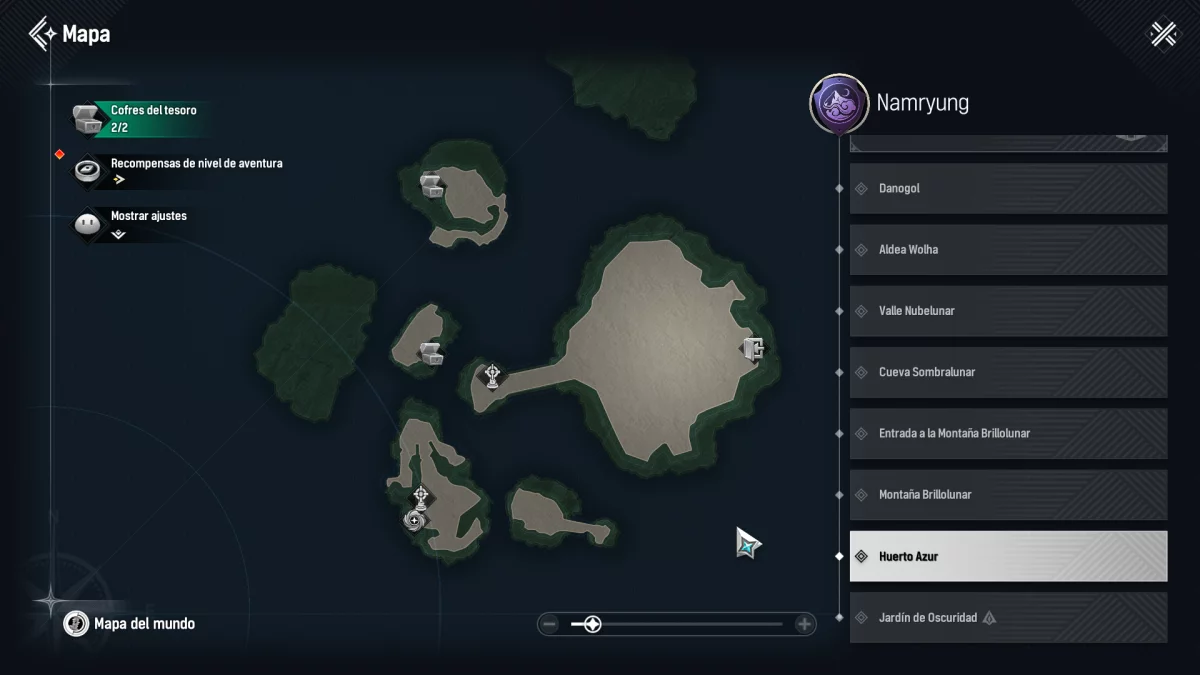
Task: Select the Montaña Brillolunar entry
Action: 1008,495
